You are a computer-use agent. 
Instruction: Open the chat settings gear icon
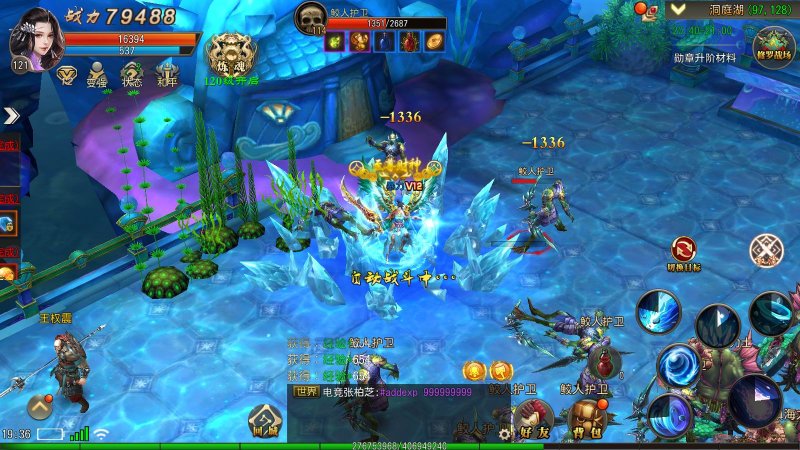504,435
